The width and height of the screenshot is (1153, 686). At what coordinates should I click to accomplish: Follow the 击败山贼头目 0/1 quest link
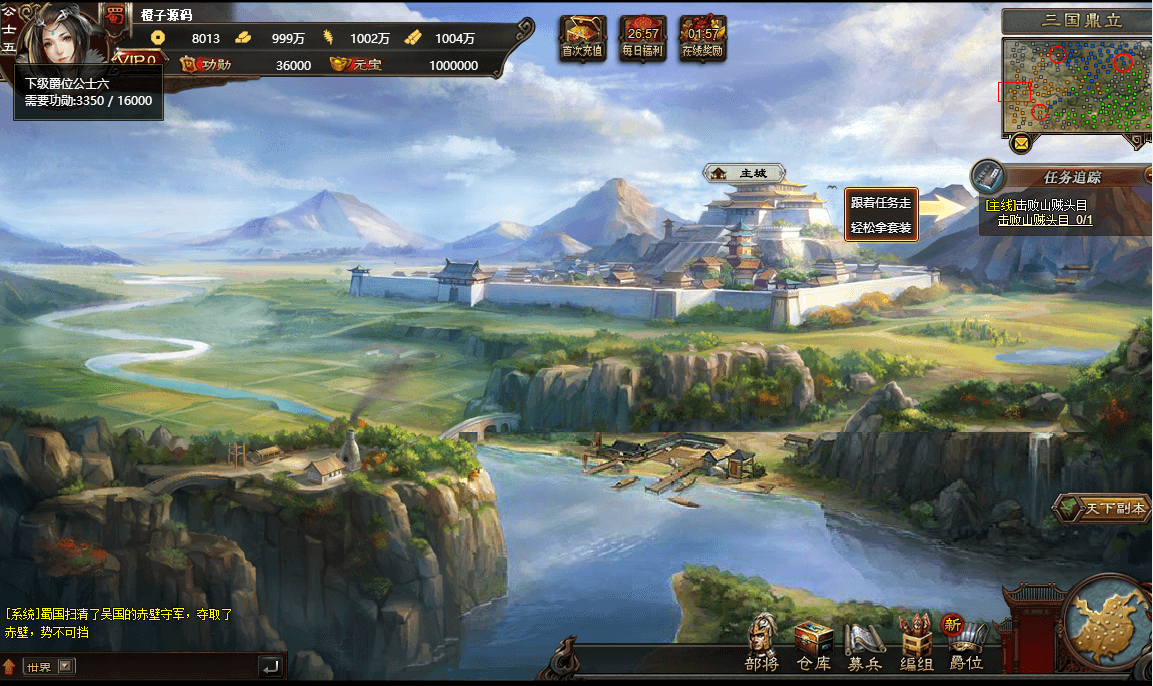pyautogui.click(x=1044, y=219)
